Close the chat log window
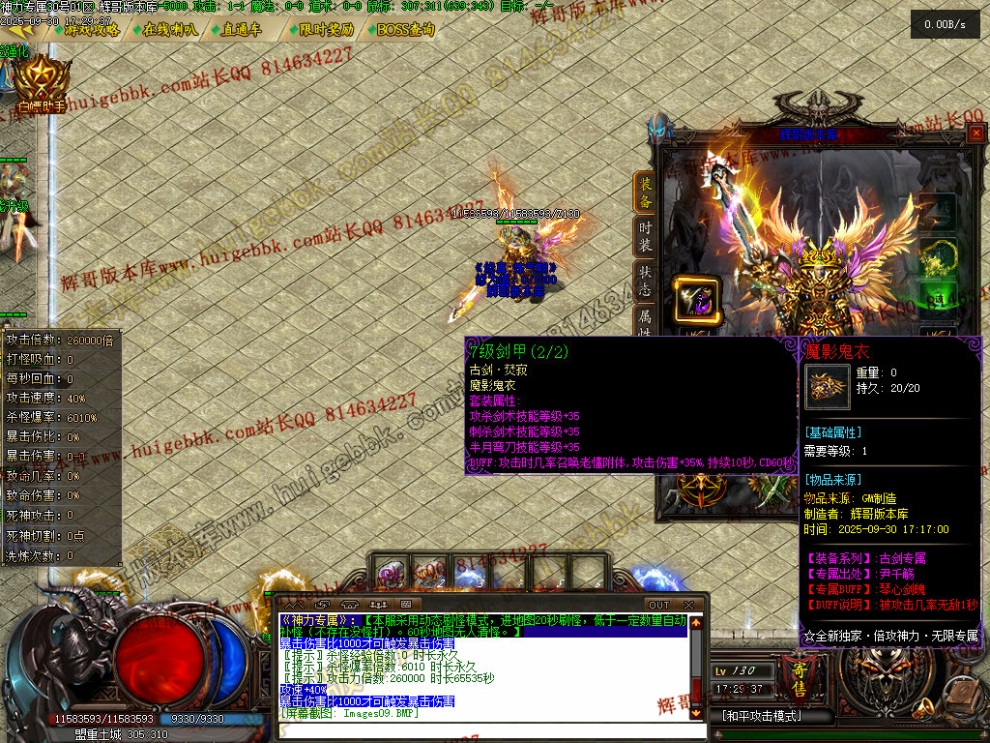This screenshot has height=743, width=990. pos(688,605)
